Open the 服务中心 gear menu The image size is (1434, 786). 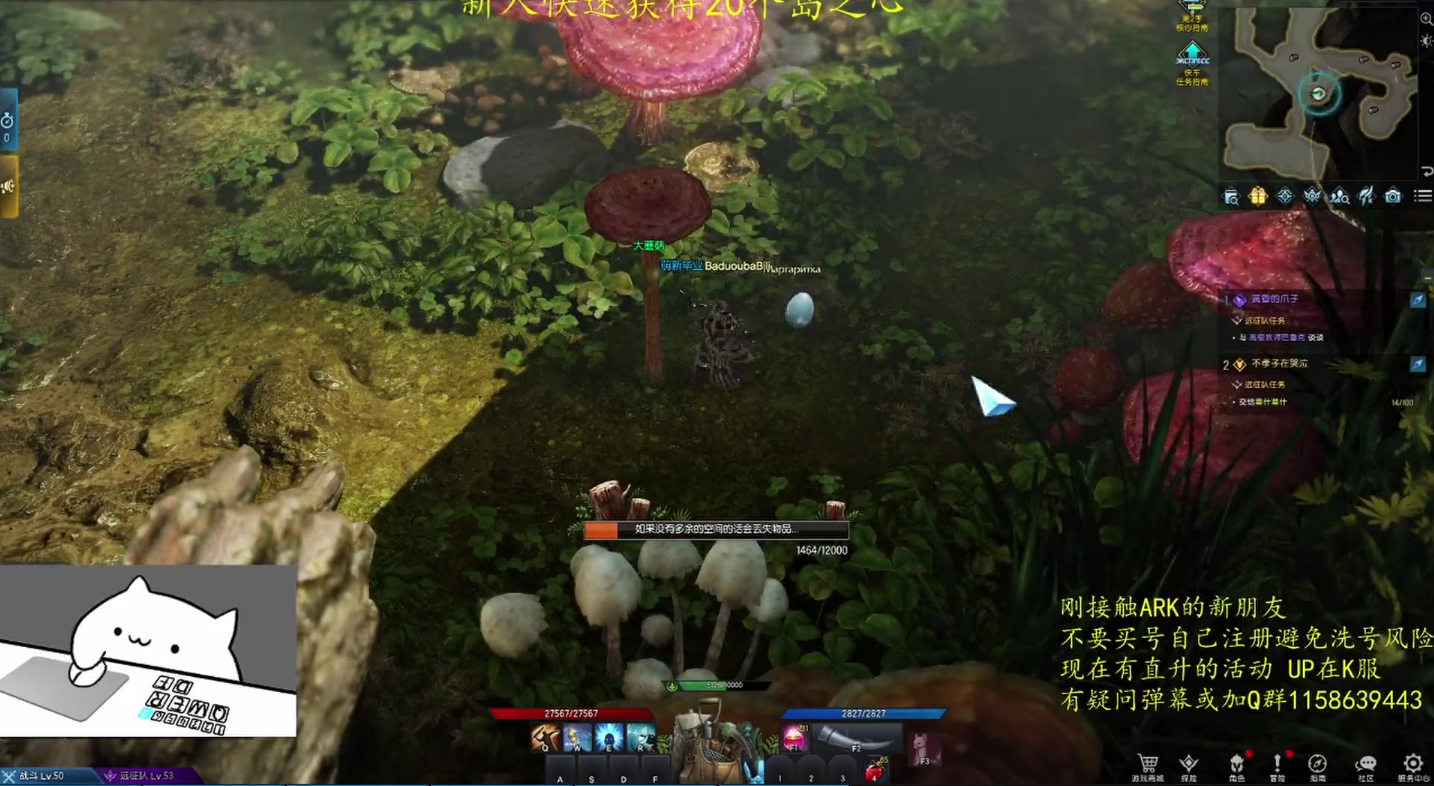(1412, 764)
